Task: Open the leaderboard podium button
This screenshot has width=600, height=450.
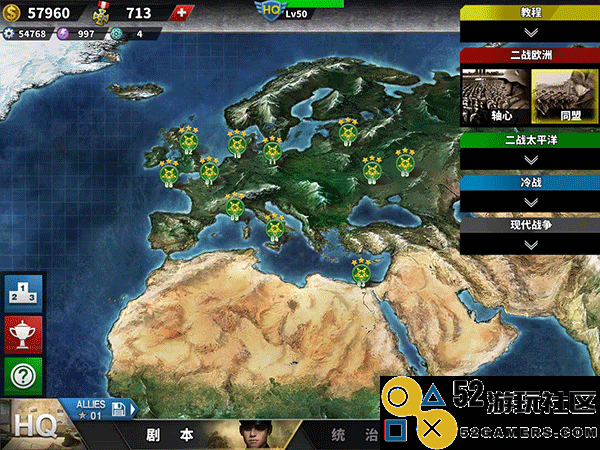Action: click(x=24, y=293)
